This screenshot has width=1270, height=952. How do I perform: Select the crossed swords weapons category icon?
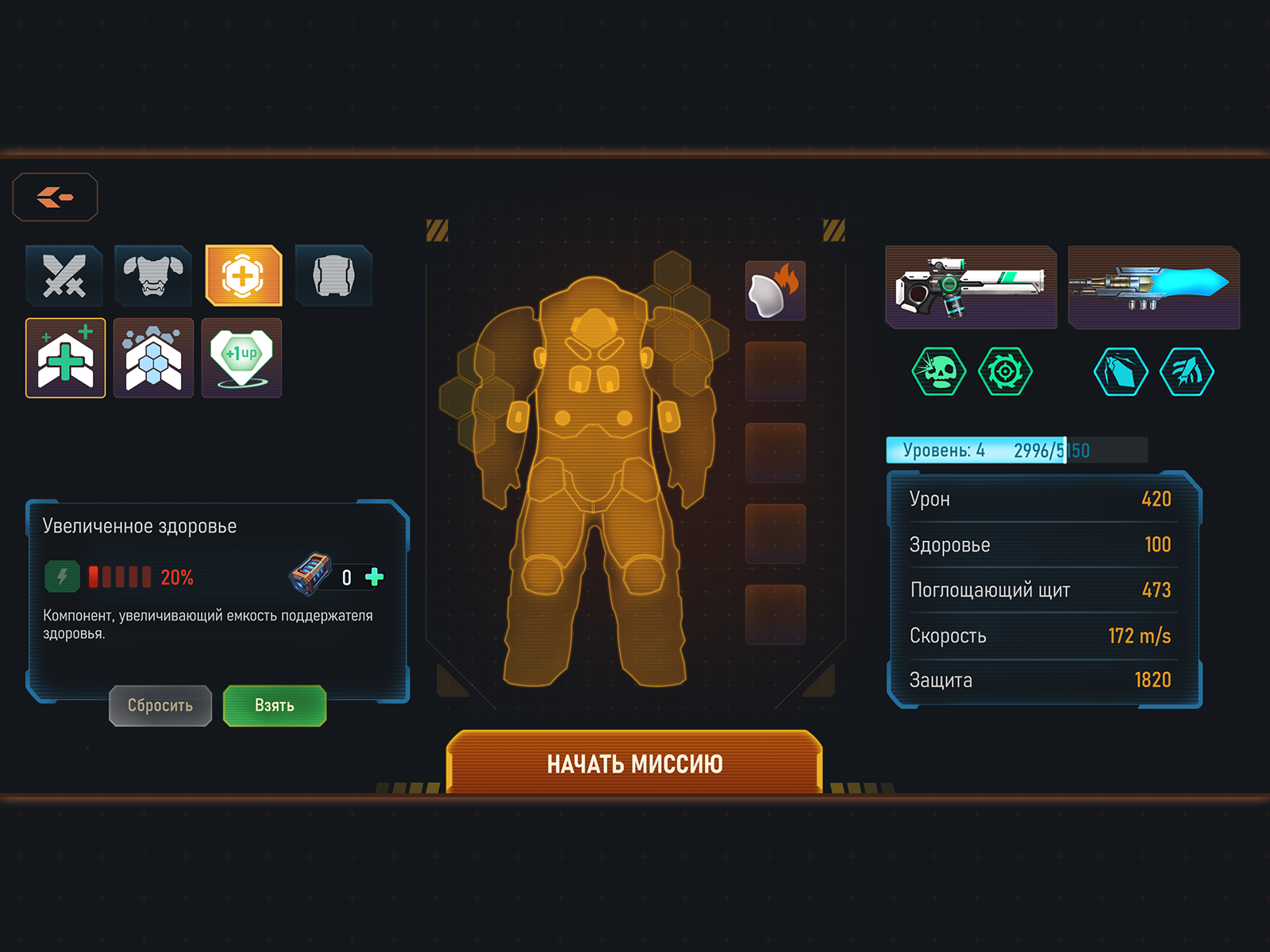click(65, 275)
